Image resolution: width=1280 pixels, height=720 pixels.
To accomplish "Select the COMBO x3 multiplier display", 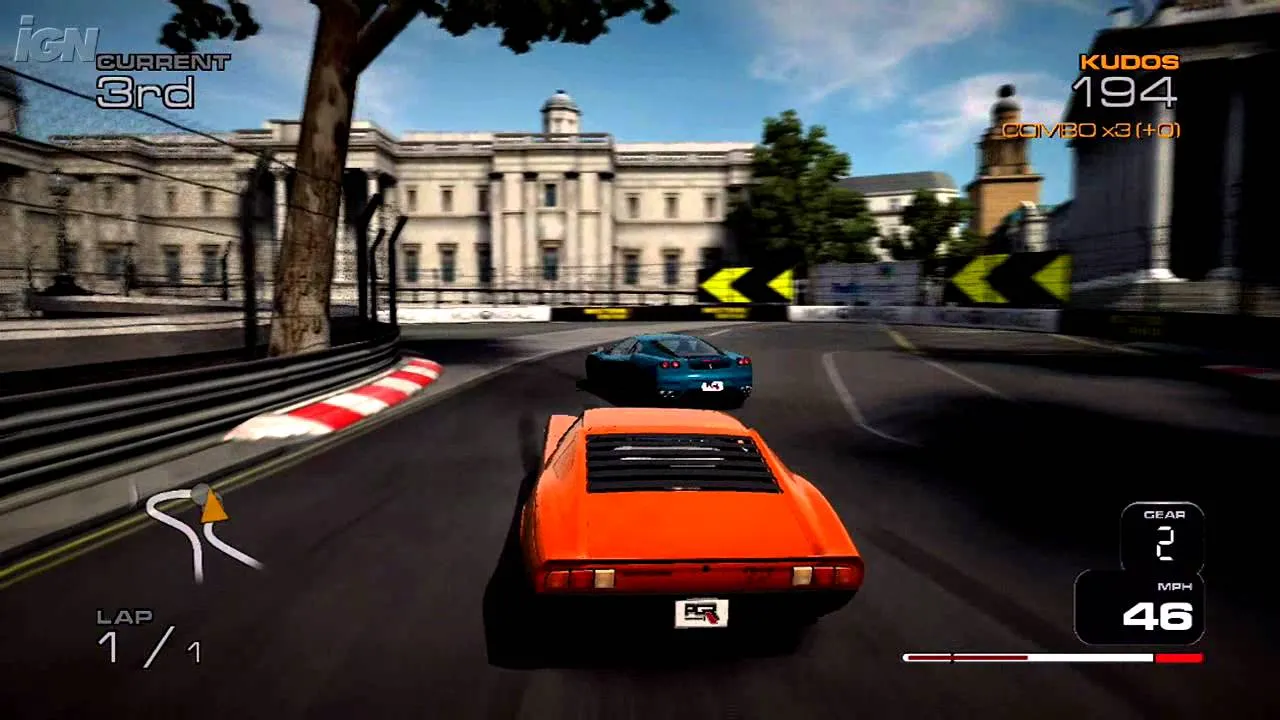I will (x=1090, y=130).
